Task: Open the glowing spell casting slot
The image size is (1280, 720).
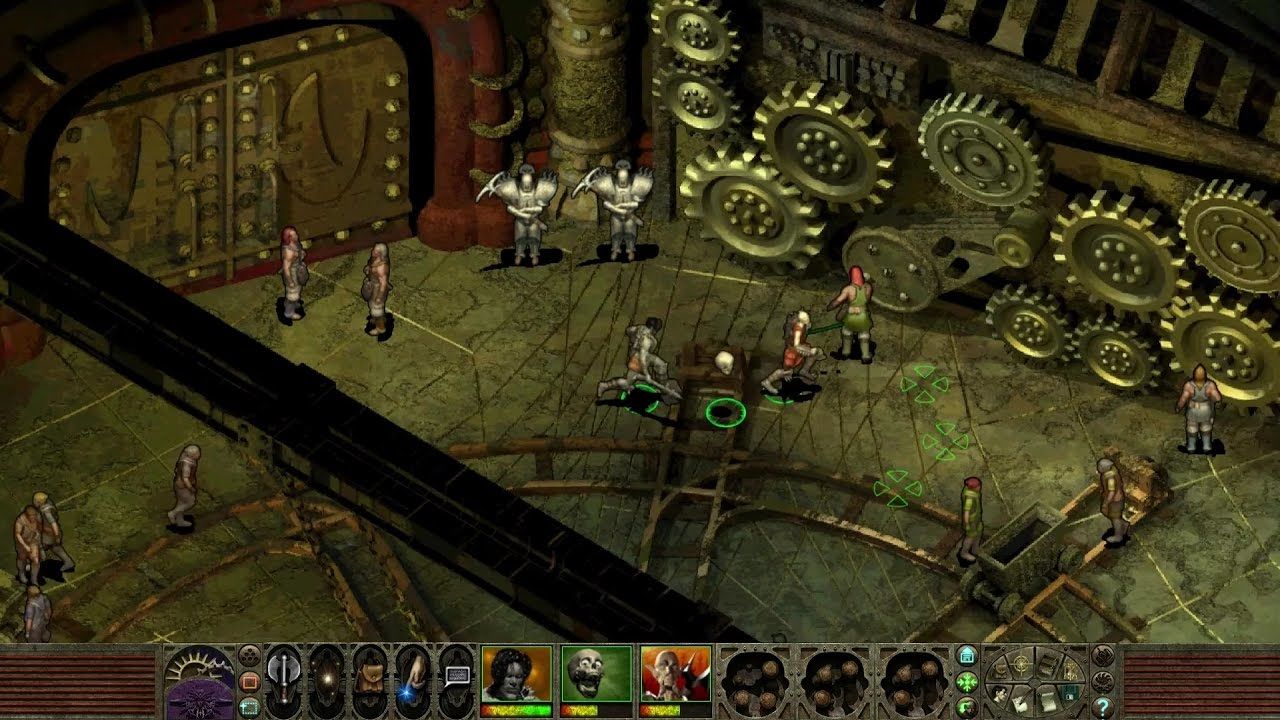Action: pos(327,681)
